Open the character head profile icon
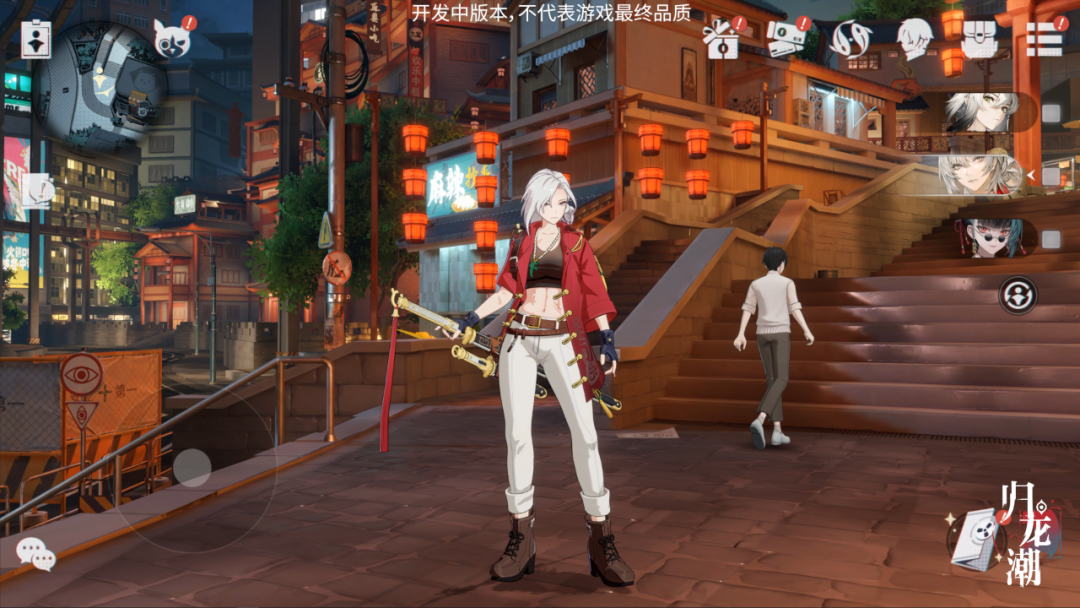Viewport: 1080px width, 608px height. click(914, 38)
